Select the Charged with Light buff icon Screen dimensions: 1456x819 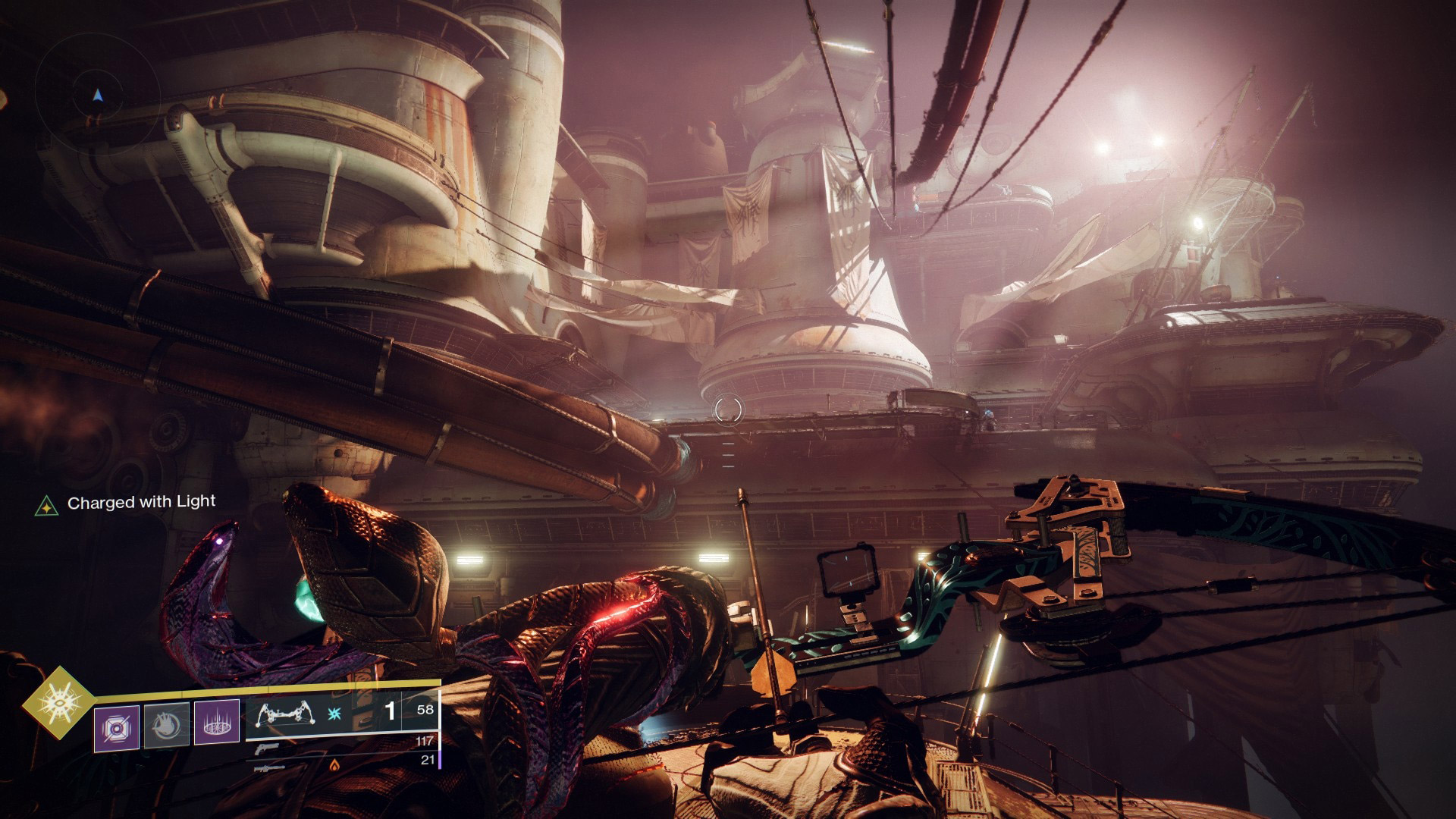pos(47,505)
